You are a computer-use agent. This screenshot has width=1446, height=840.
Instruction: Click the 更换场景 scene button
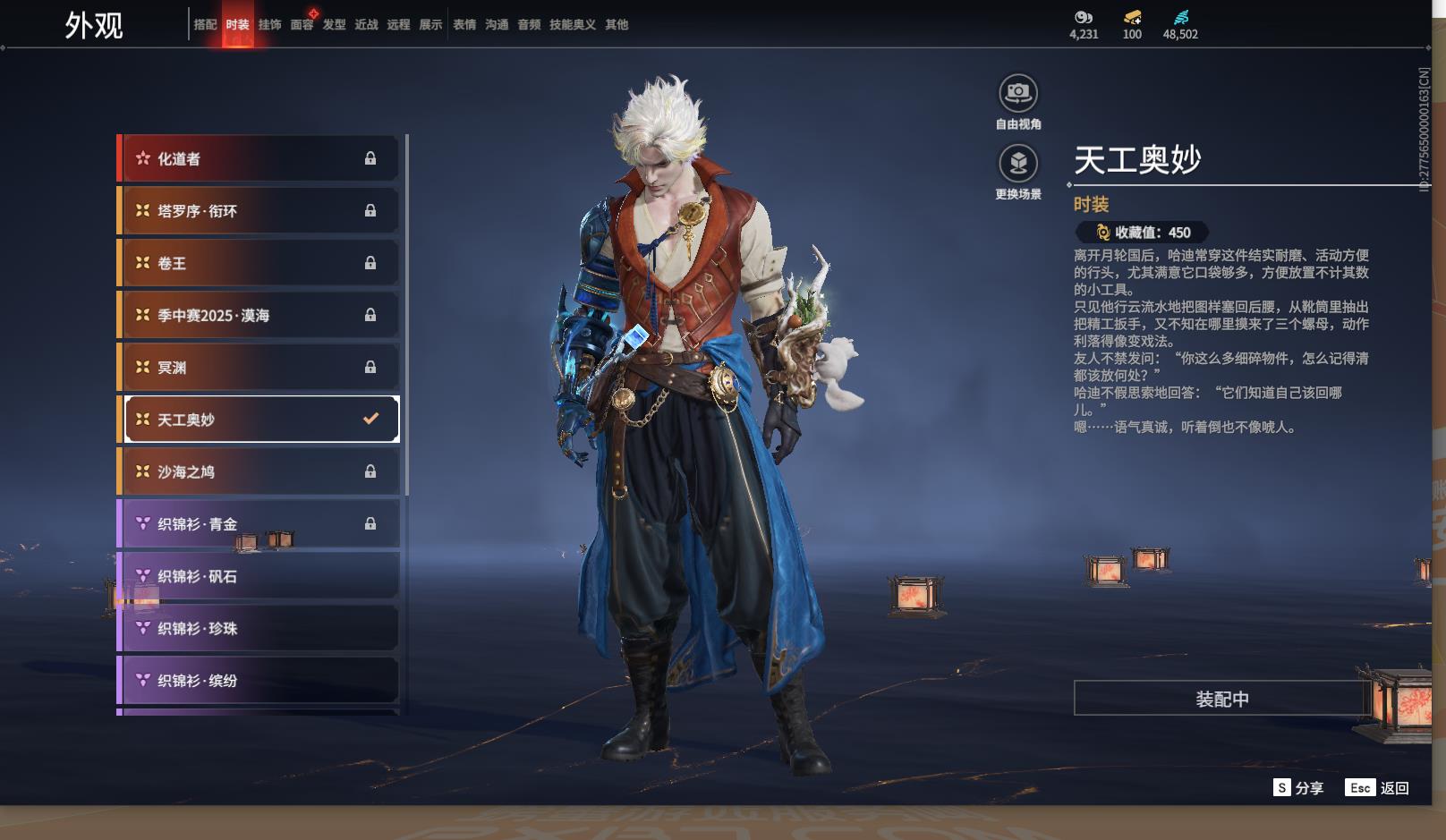coord(1018,164)
